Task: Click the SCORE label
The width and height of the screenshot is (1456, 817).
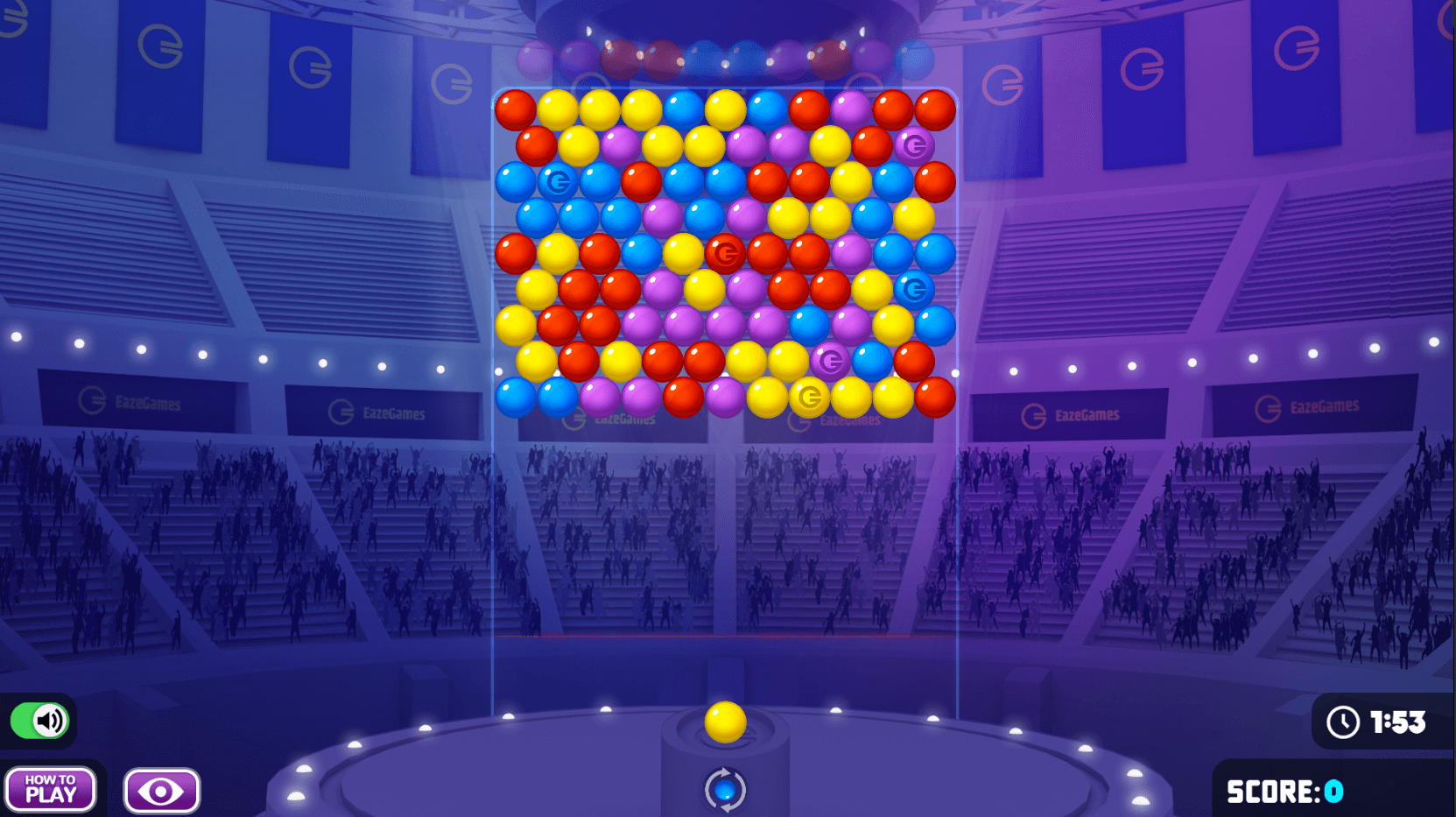Action: pos(1270,791)
